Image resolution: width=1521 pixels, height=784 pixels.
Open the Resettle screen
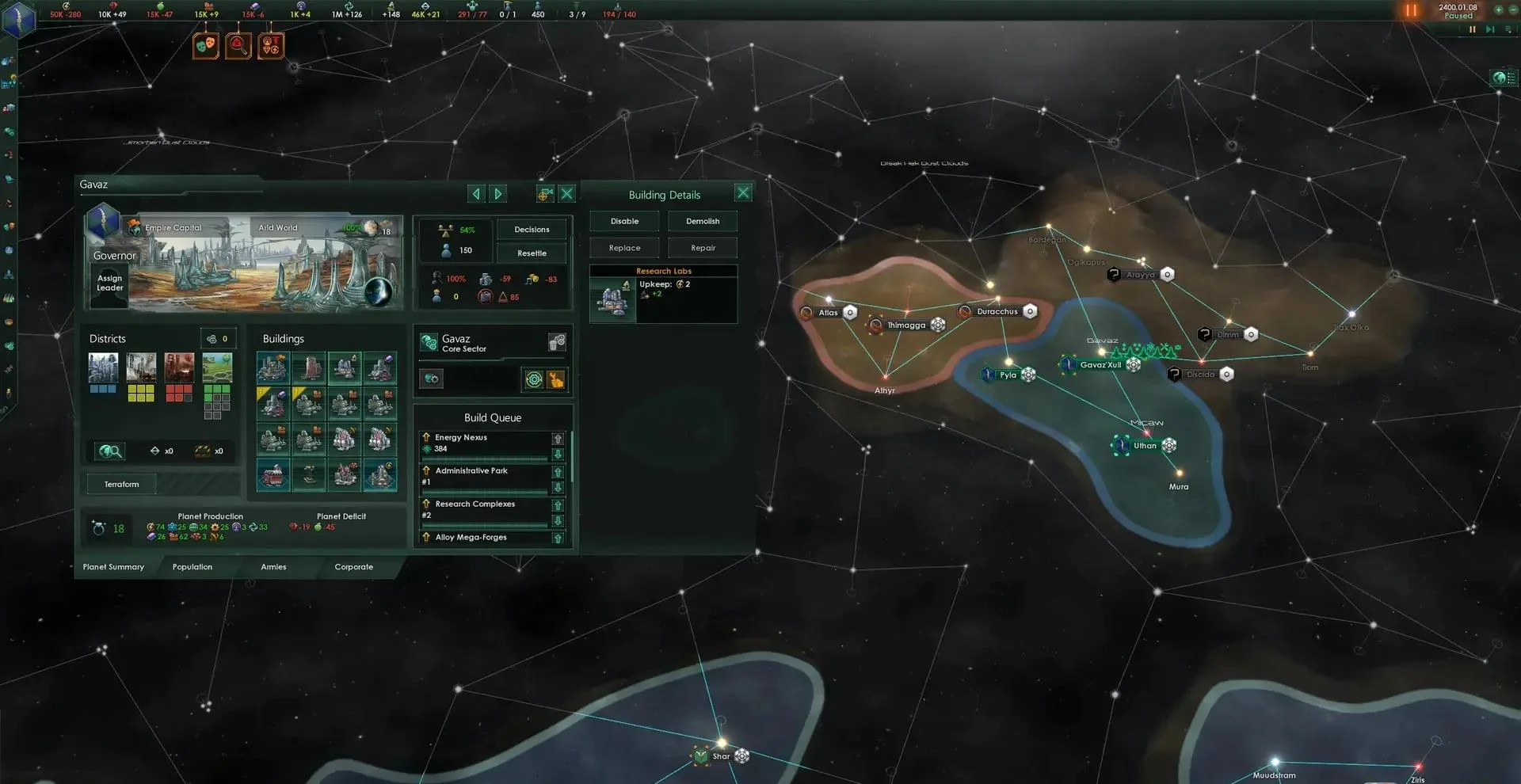pos(532,253)
